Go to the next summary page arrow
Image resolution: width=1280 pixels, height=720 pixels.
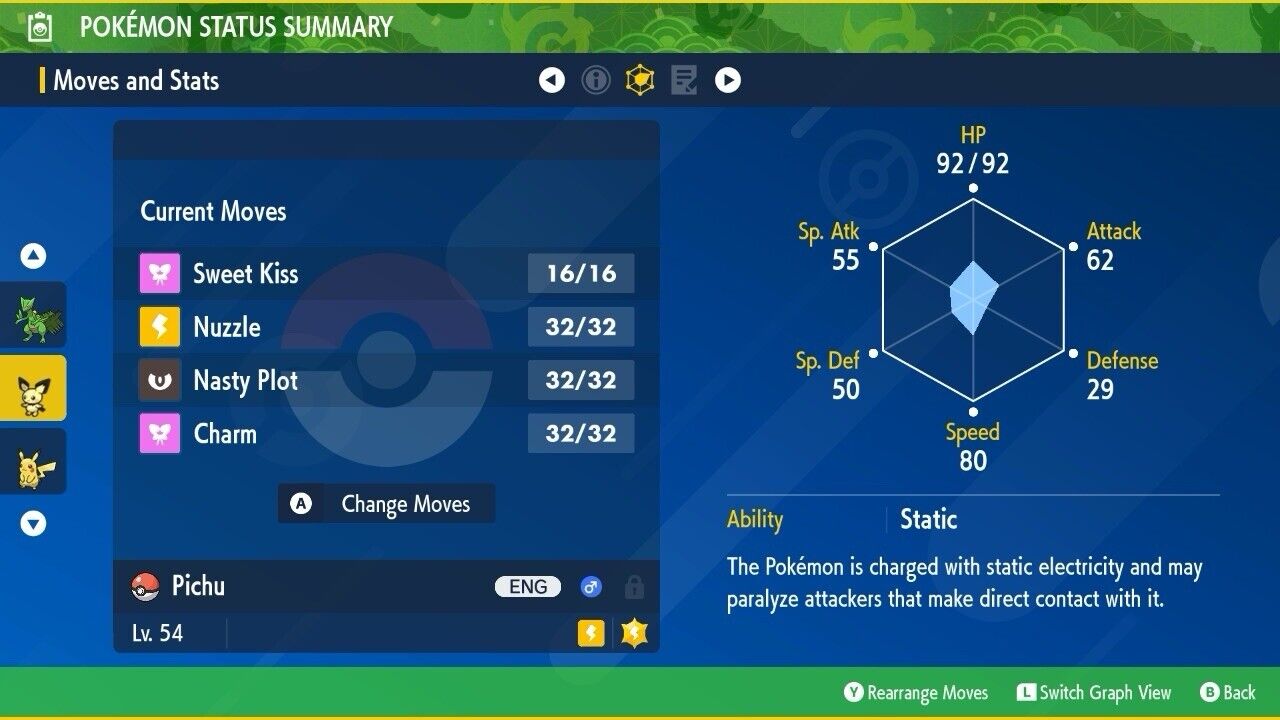point(728,80)
